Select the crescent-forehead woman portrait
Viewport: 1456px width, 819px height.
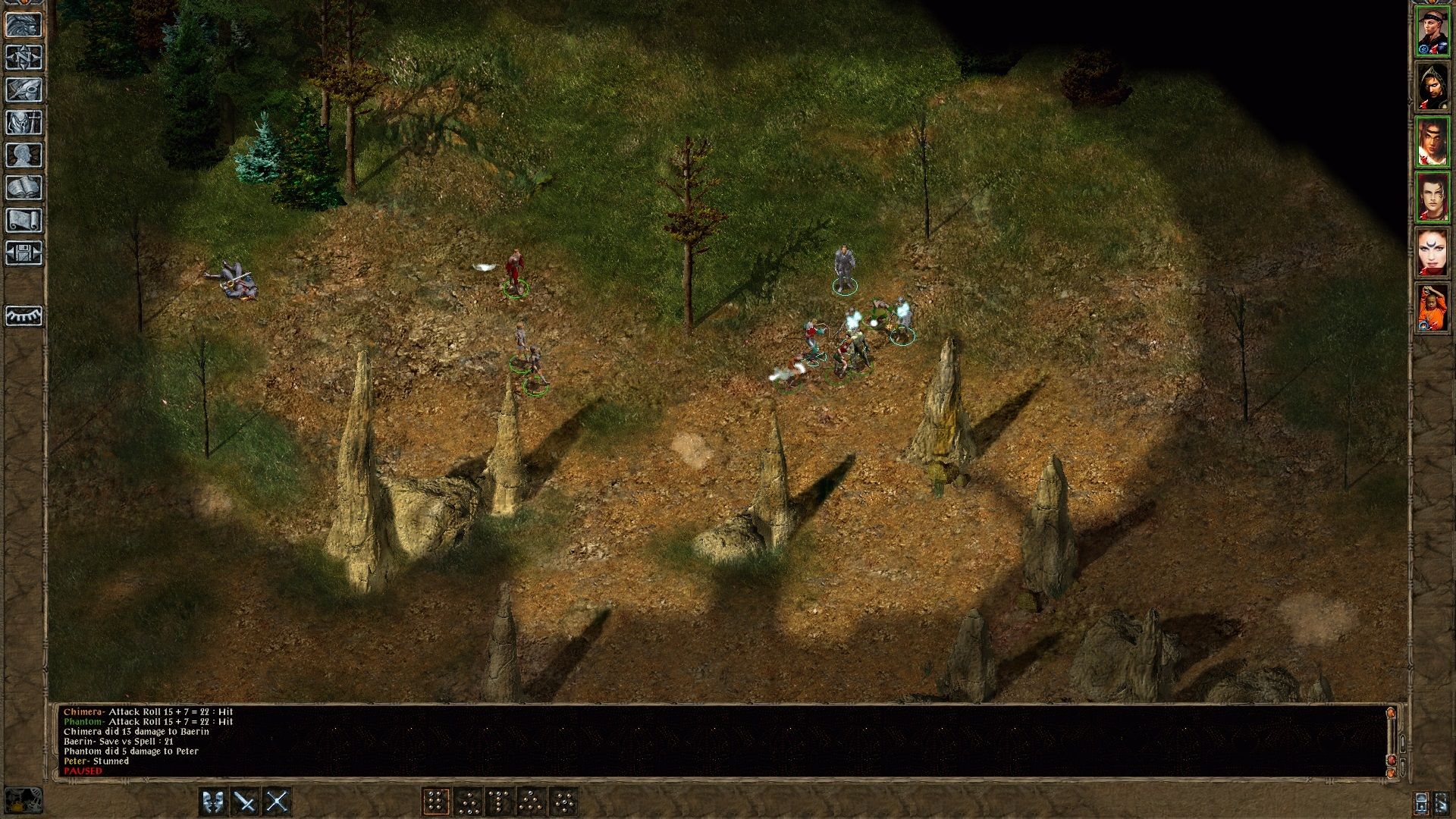[1432, 252]
